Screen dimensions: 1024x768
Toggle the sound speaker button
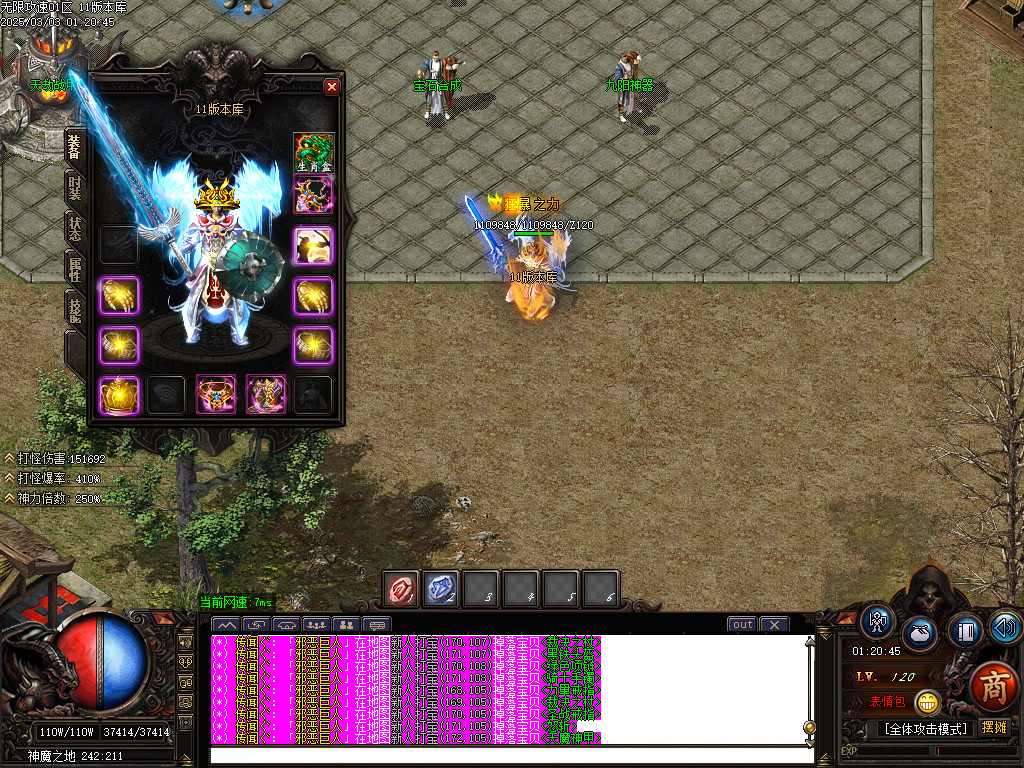click(x=1005, y=627)
